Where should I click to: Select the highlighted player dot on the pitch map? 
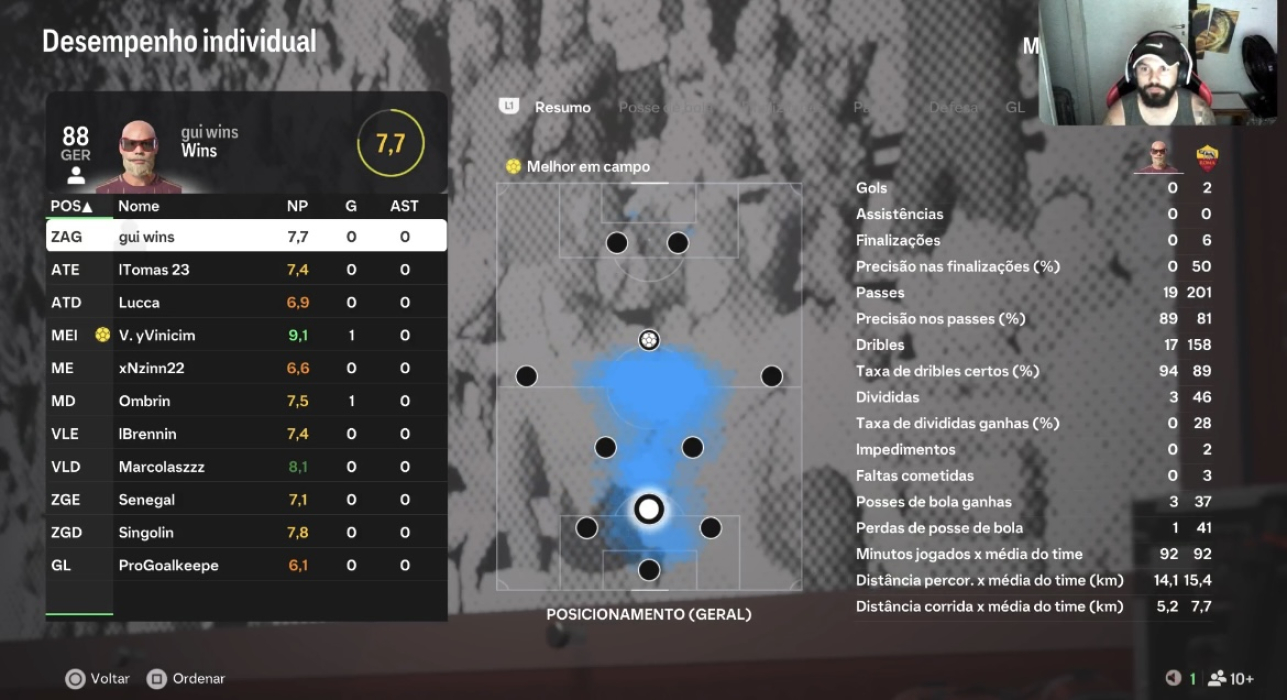tap(649, 509)
